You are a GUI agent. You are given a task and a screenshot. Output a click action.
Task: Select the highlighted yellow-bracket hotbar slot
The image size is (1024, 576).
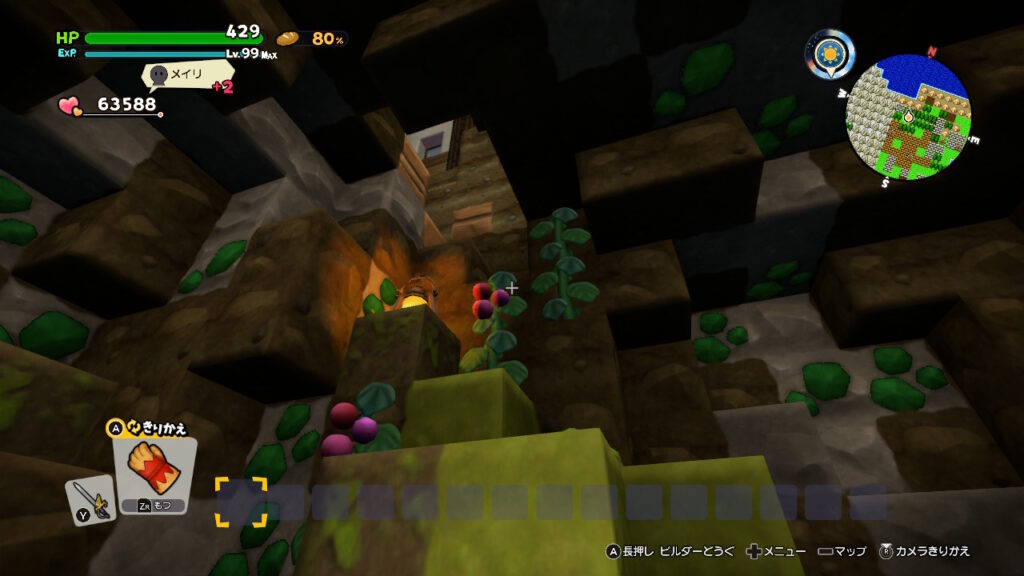coord(241,501)
